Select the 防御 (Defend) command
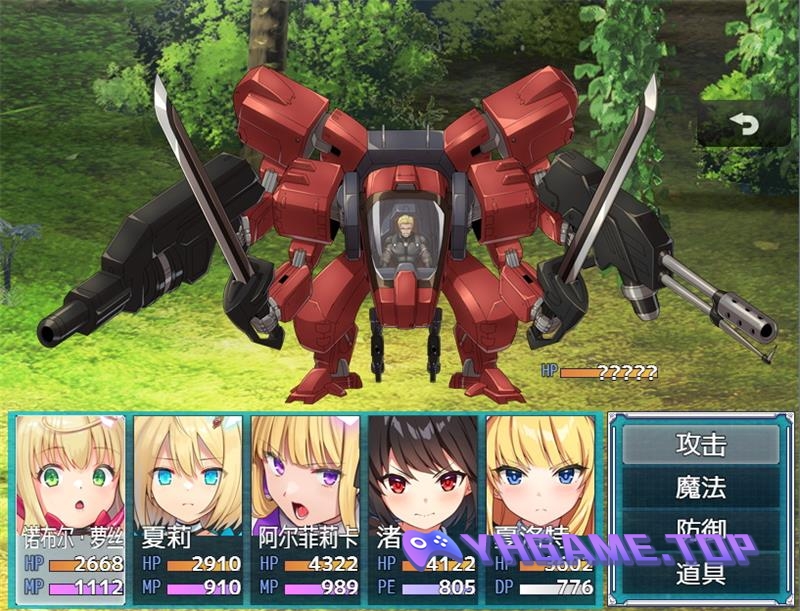800x611 pixels. click(x=700, y=529)
